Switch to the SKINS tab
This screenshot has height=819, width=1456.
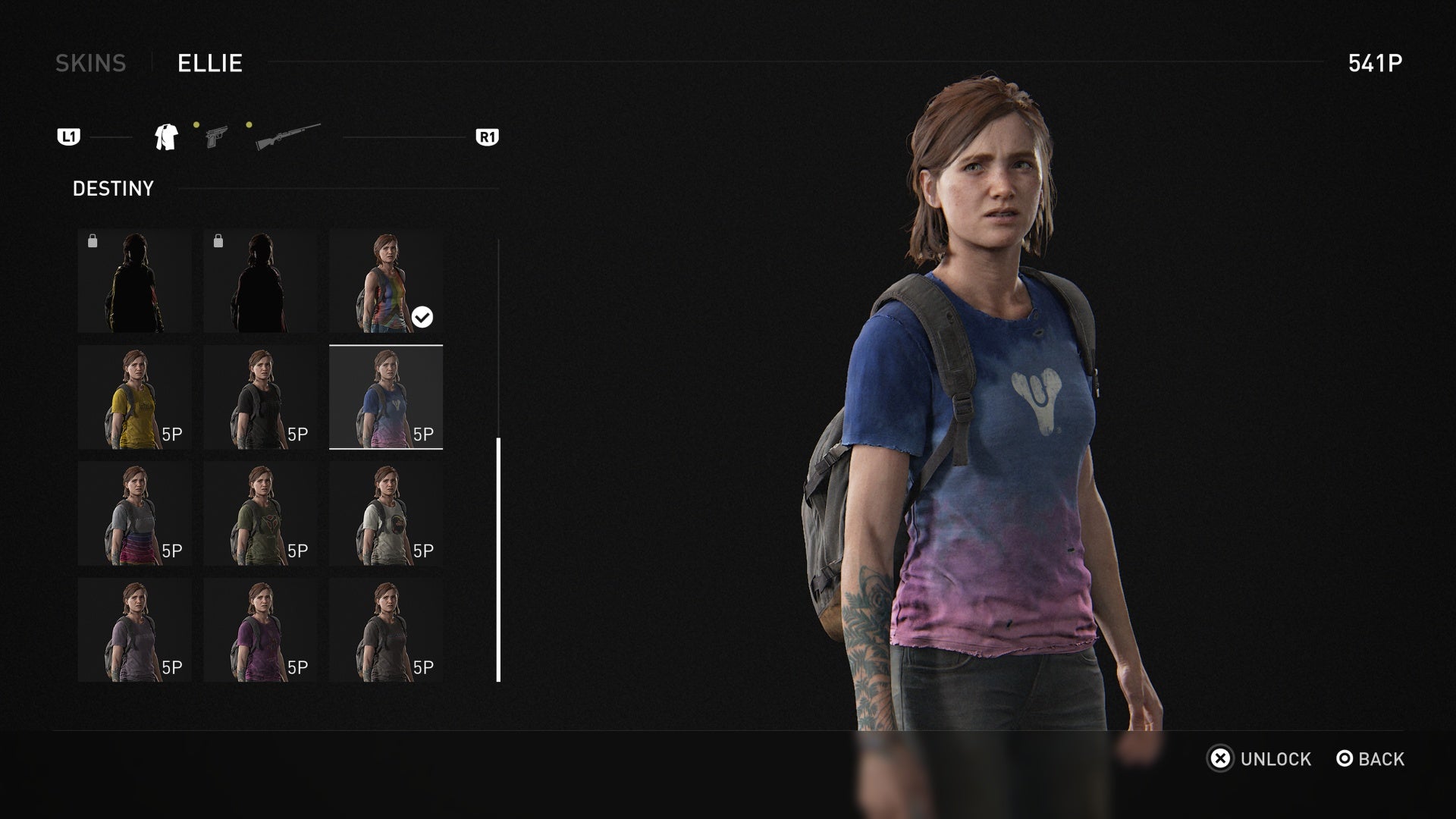point(92,64)
